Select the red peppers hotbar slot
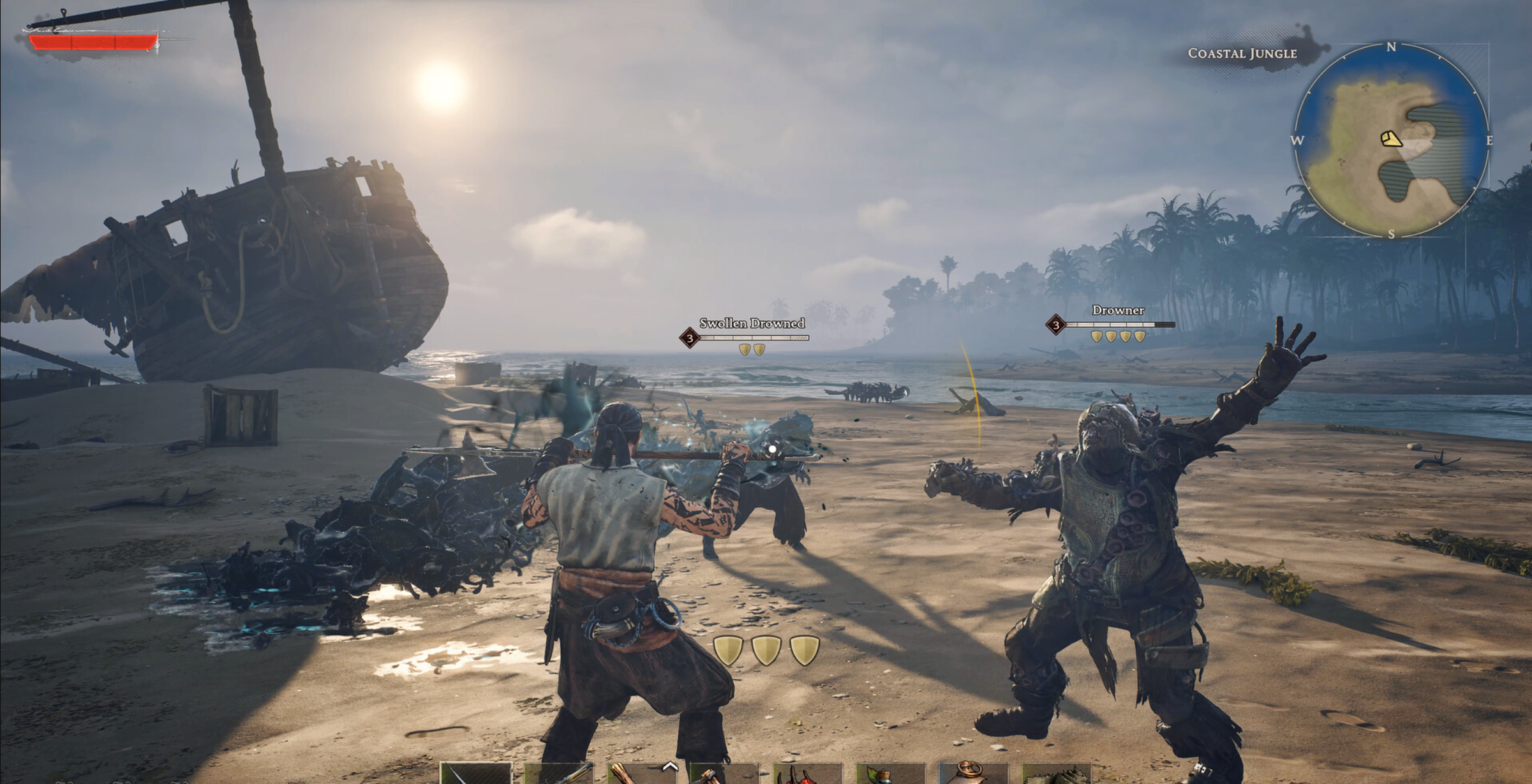Viewport: 1532px width, 784px height. 807,774
